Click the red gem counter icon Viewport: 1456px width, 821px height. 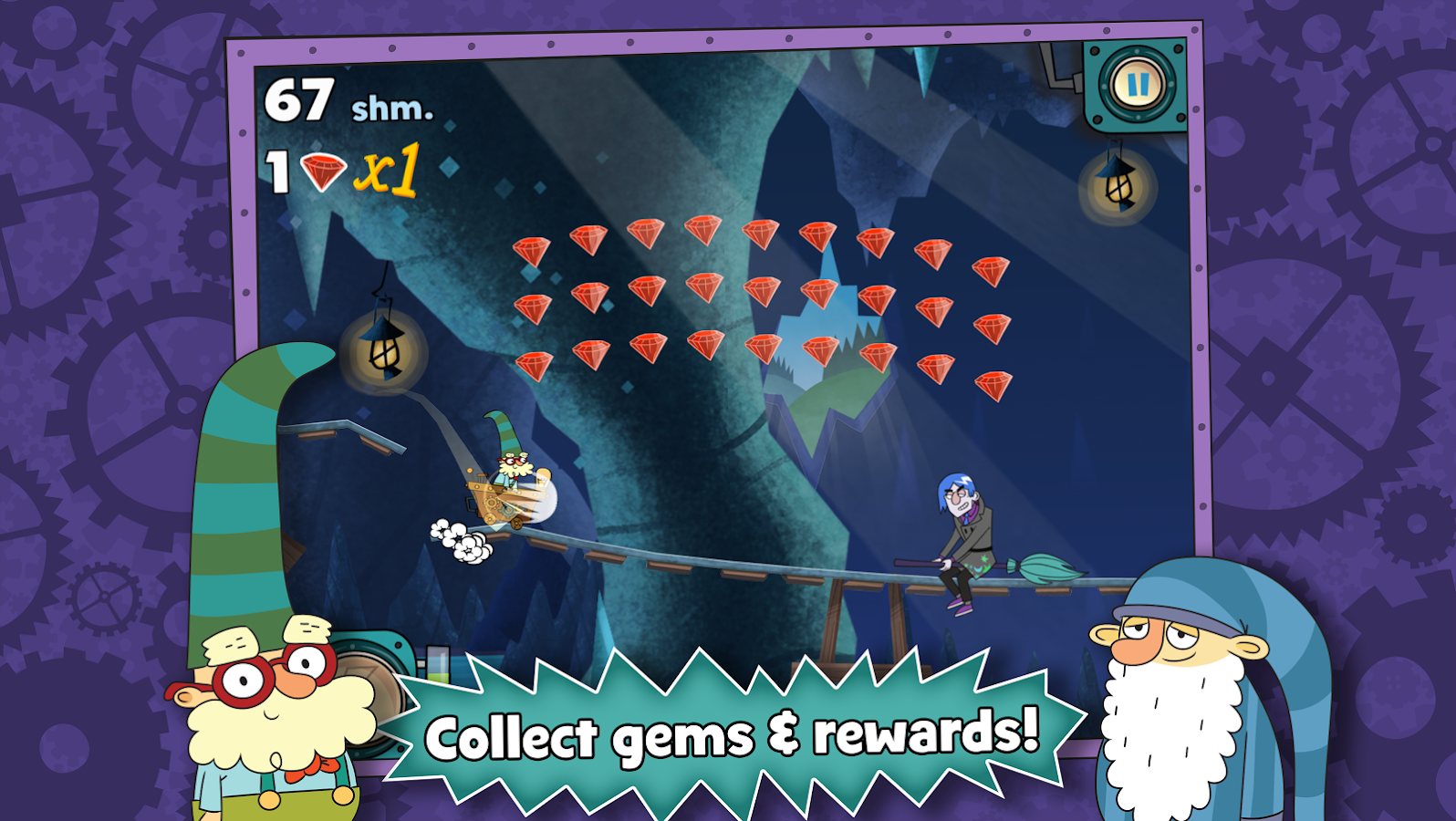point(324,173)
